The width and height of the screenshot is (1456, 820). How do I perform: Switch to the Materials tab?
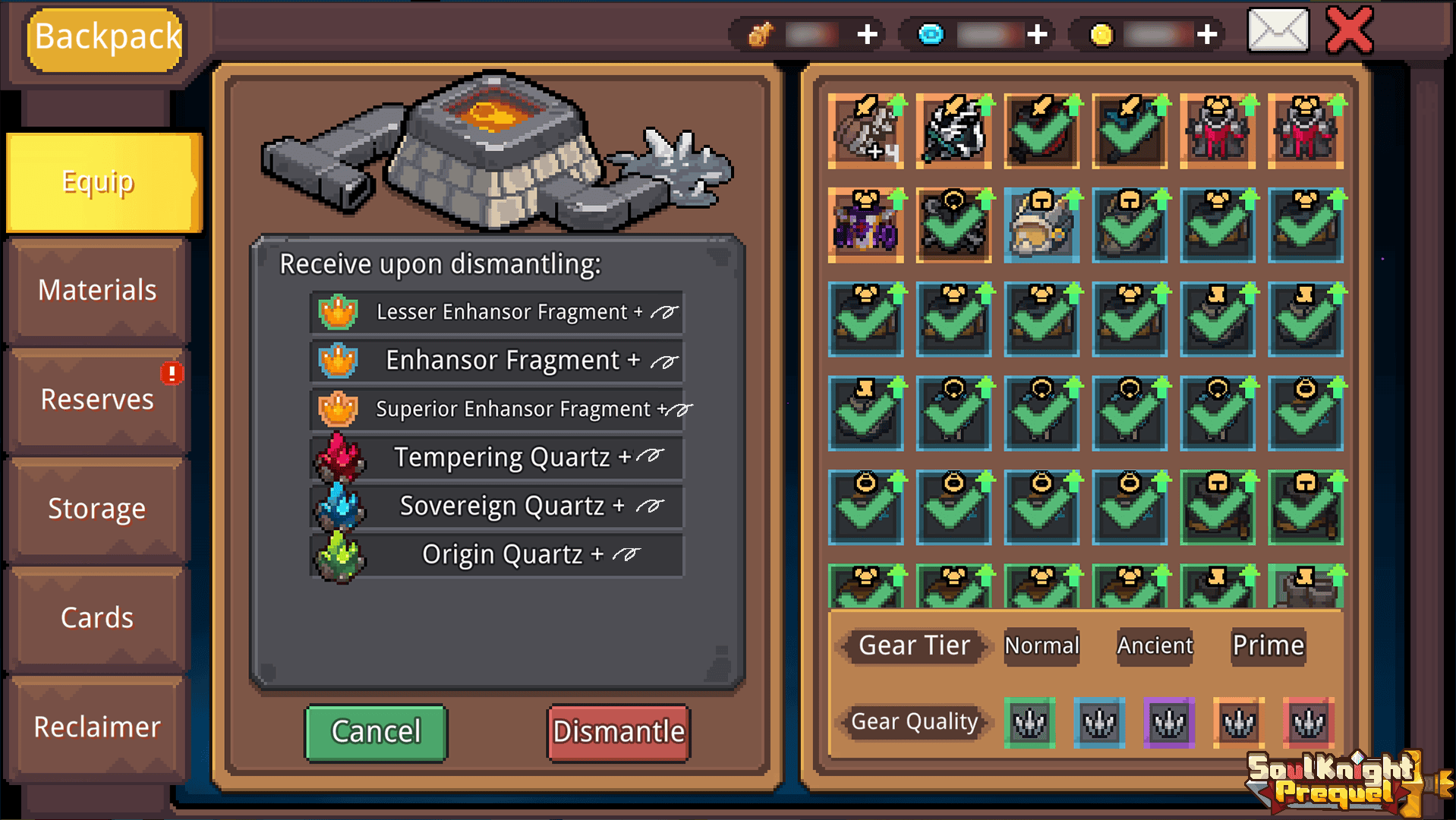coord(96,290)
